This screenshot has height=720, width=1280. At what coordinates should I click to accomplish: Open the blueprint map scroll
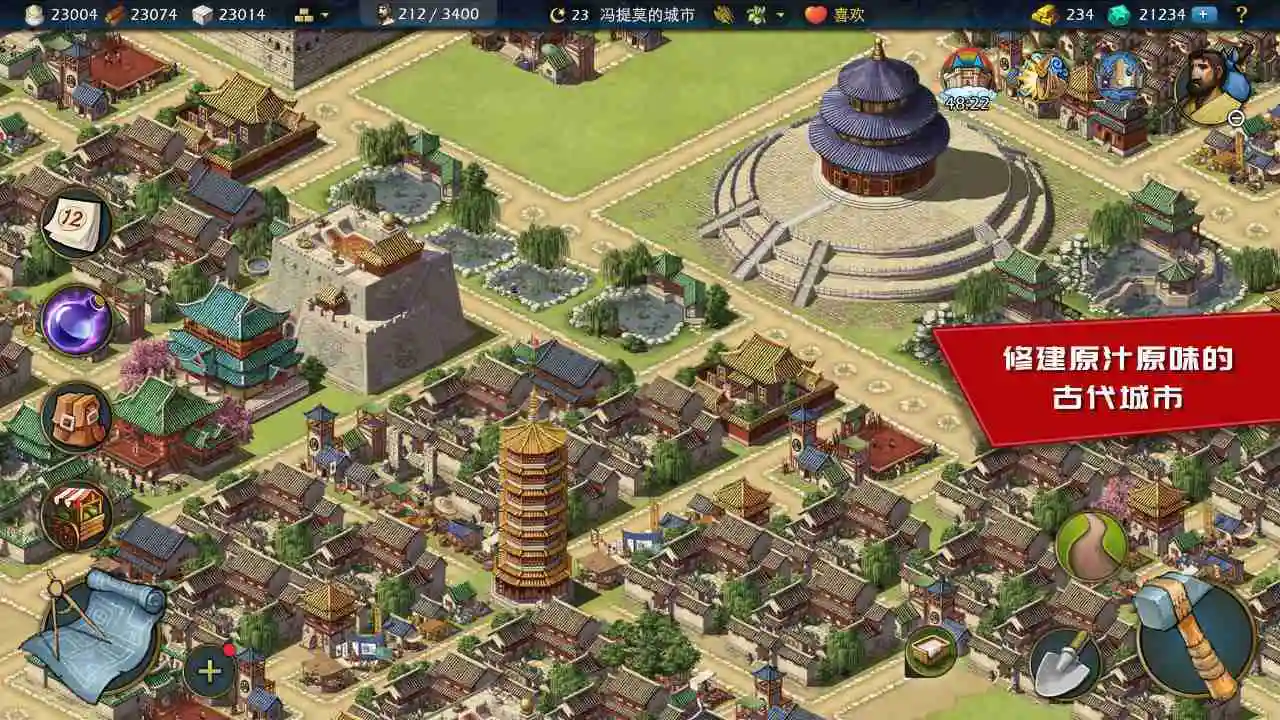pyautogui.click(x=95, y=625)
